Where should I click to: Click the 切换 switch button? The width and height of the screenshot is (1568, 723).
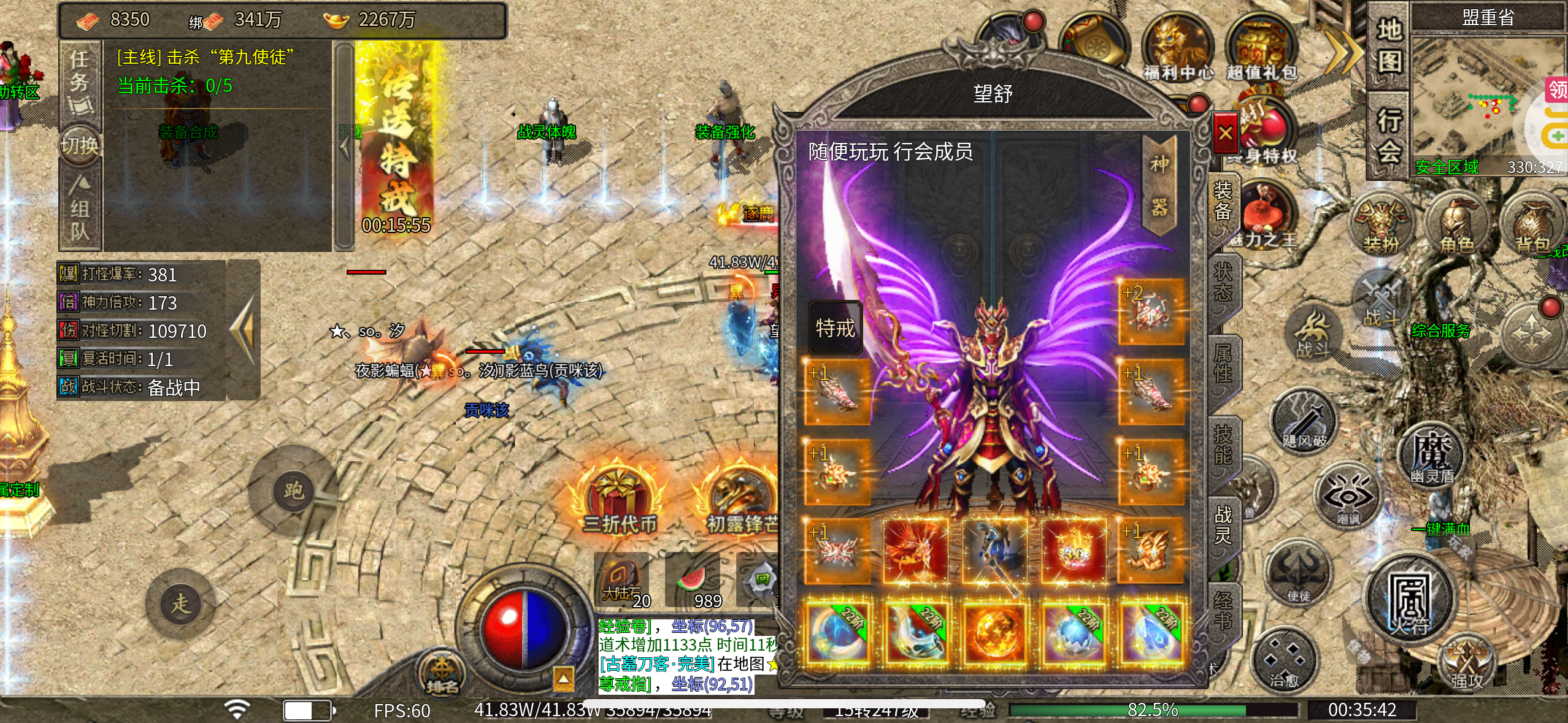point(80,146)
